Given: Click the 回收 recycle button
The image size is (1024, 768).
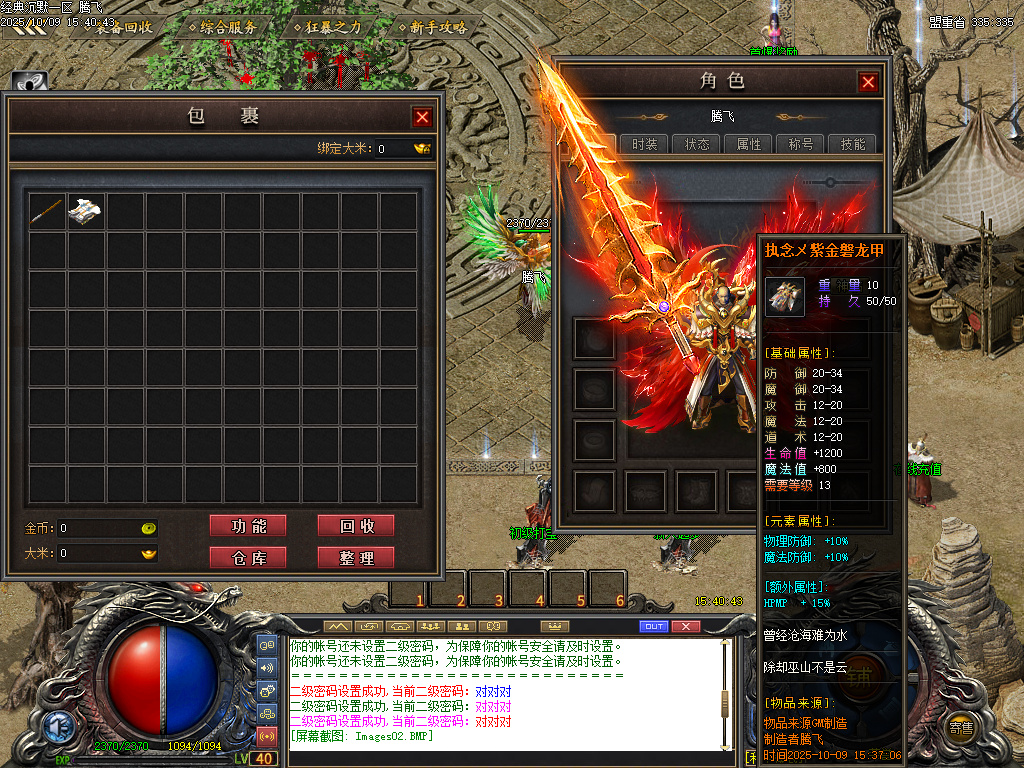Looking at the screenshot, I should [355, 526].
